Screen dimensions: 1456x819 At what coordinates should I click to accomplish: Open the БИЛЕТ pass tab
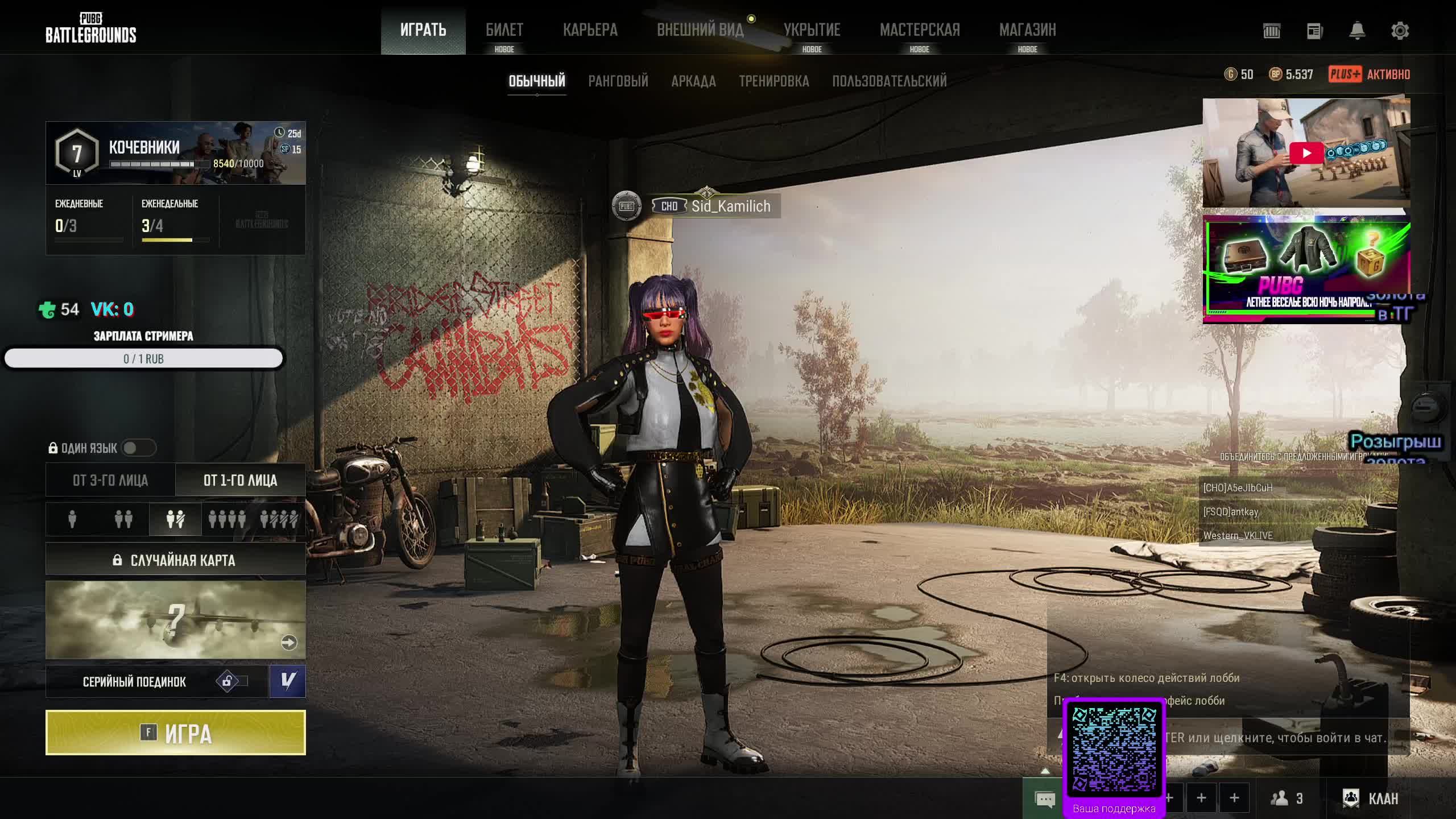coord(504,30)
